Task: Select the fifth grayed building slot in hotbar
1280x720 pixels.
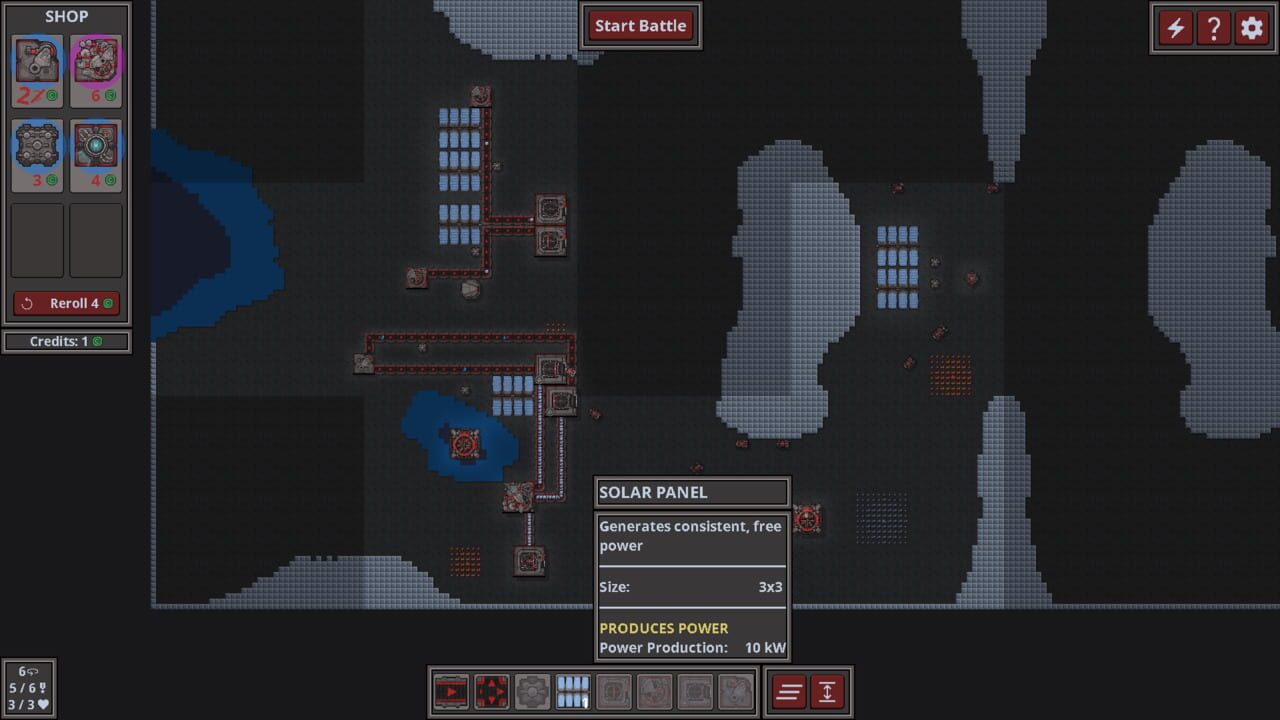Action: pos(613,690)
